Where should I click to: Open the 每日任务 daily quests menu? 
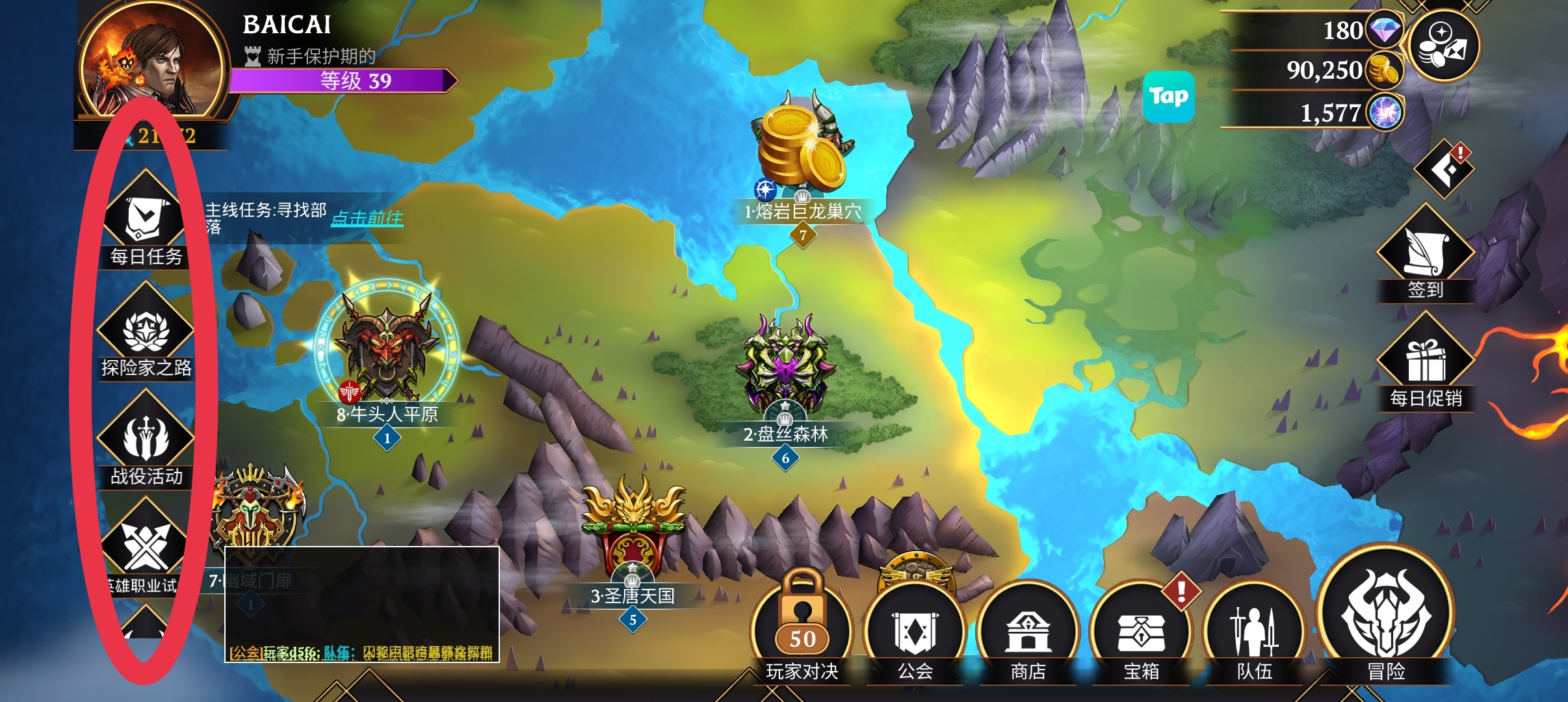[146, 219]
